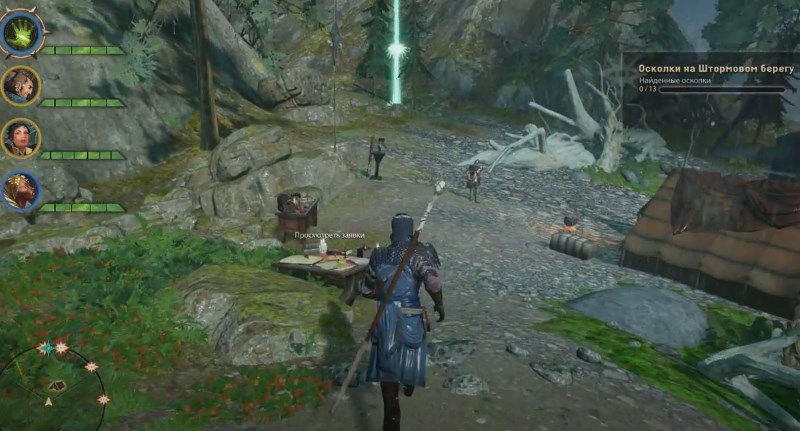Image resolution: width=800 pixels, height=431 pixels.
Task: Select the dark-haired woman party portrait
Action: point(21,138)
